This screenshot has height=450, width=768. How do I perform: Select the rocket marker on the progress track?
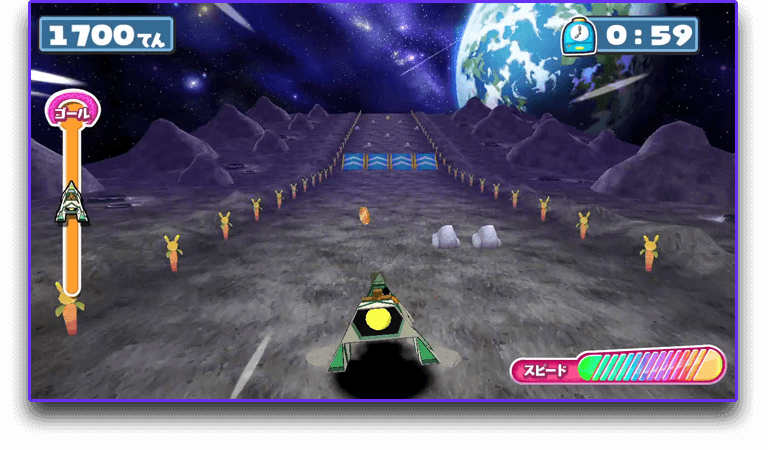[x=71, y=202]
